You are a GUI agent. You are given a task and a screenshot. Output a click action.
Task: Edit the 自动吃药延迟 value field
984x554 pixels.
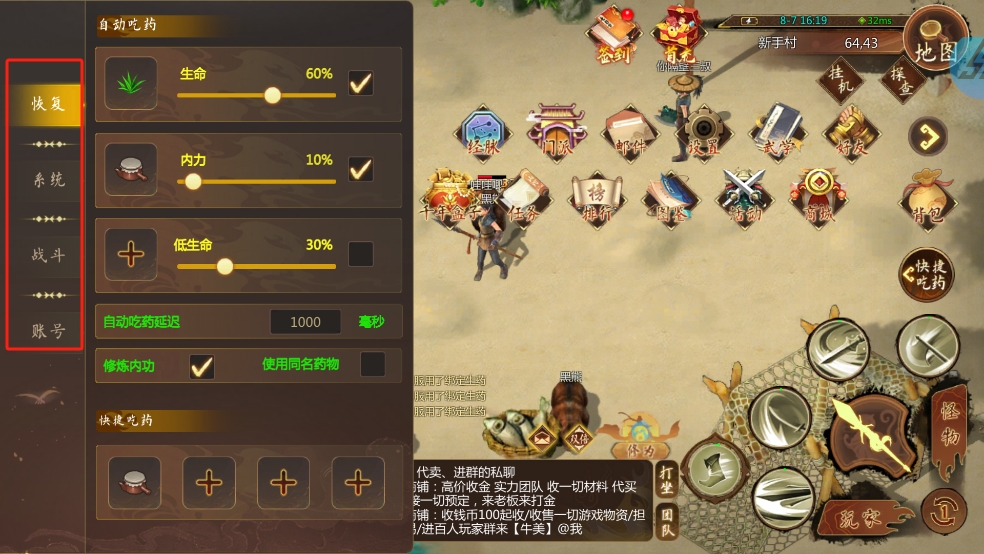pyautogui.click(x=306, y=322)
